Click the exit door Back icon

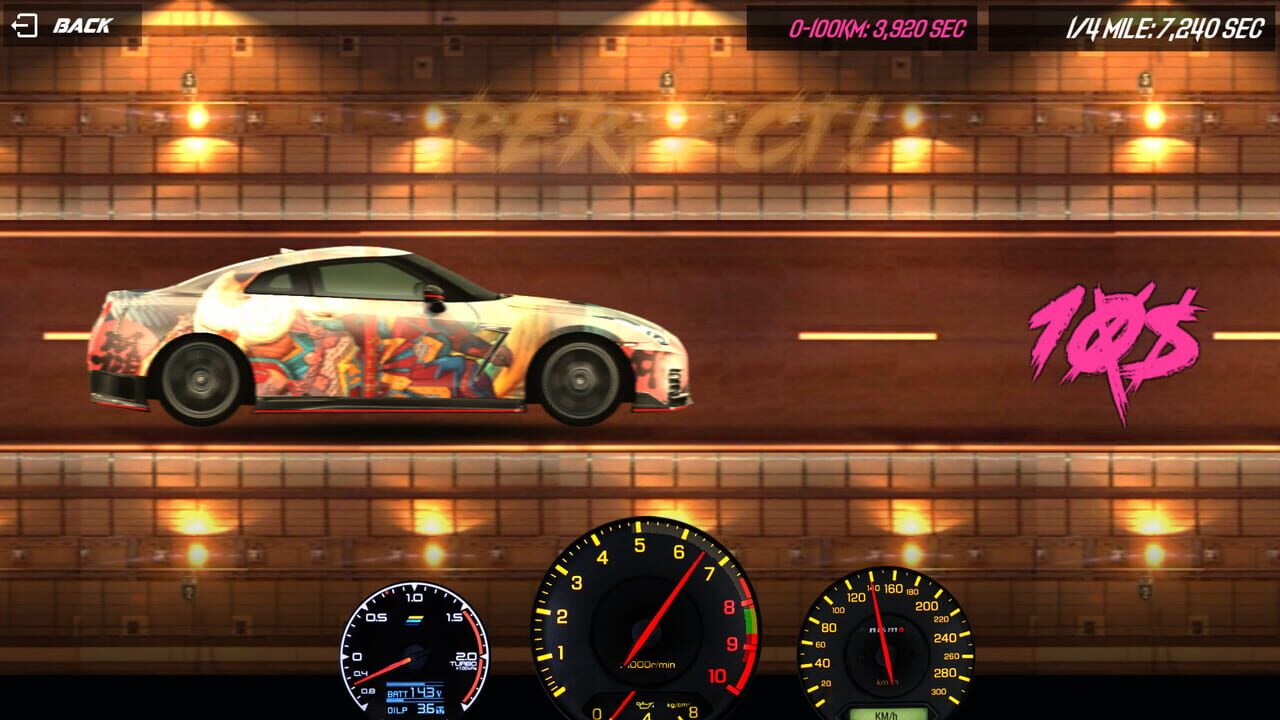click(24, 26)
